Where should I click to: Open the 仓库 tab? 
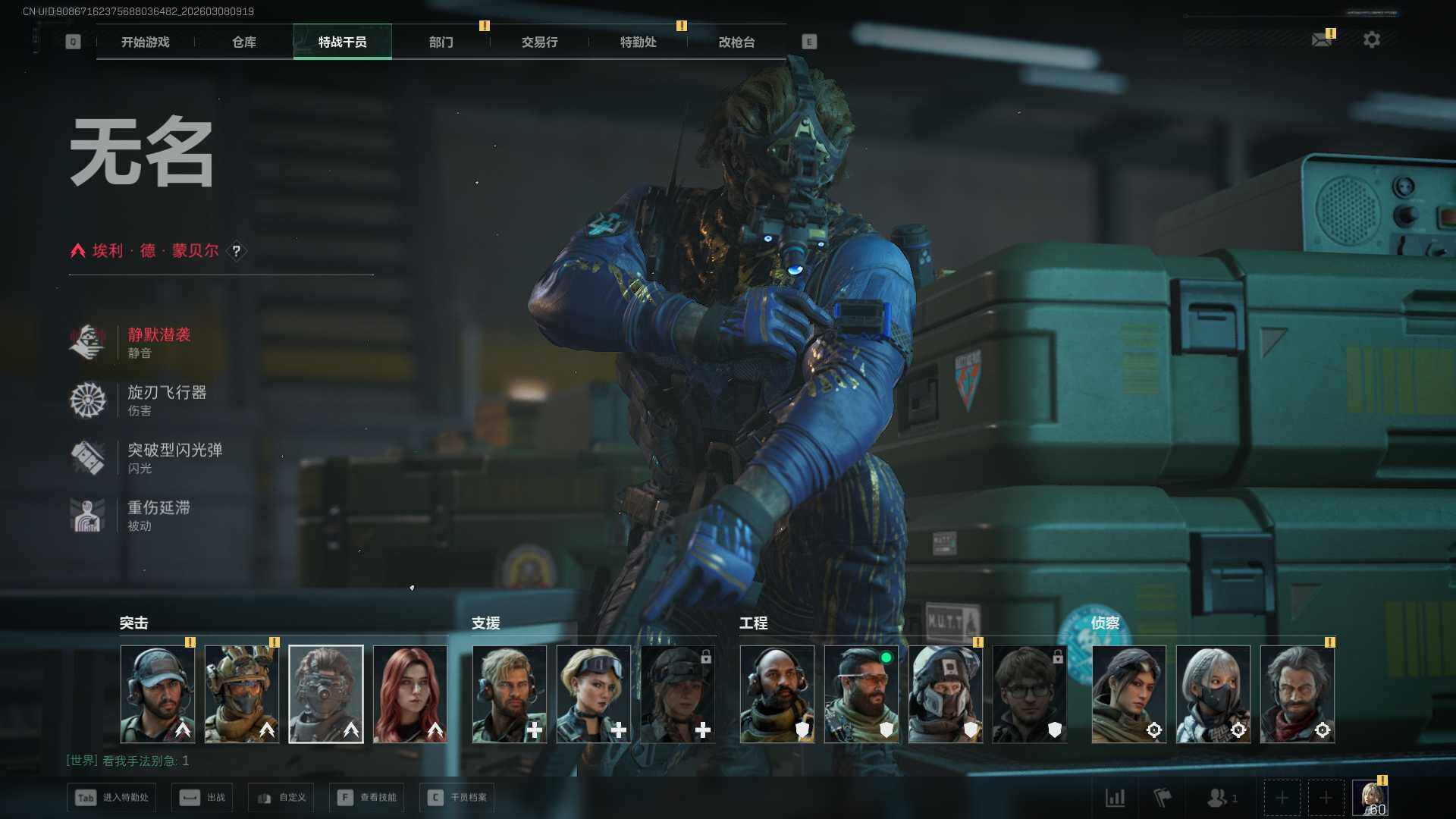[x=244, y=42]
